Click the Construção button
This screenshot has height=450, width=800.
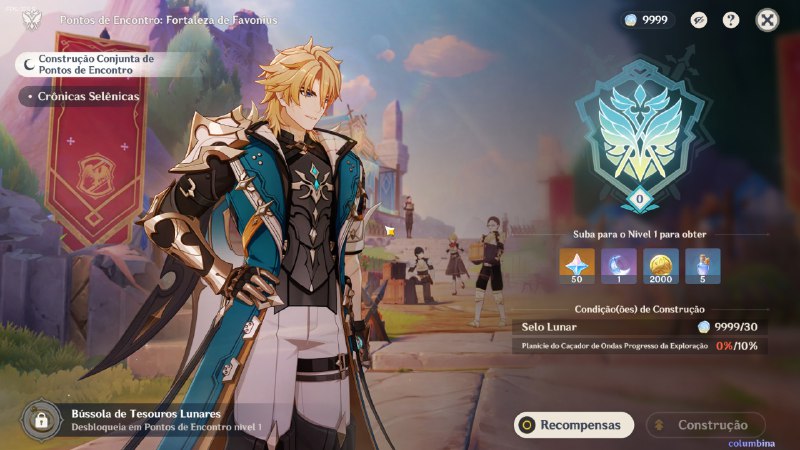click(704, 425)
